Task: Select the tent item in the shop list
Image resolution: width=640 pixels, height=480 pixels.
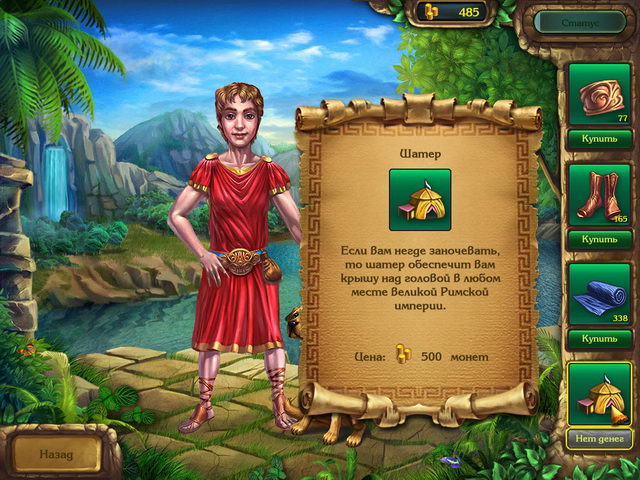Action: (599, 394)
